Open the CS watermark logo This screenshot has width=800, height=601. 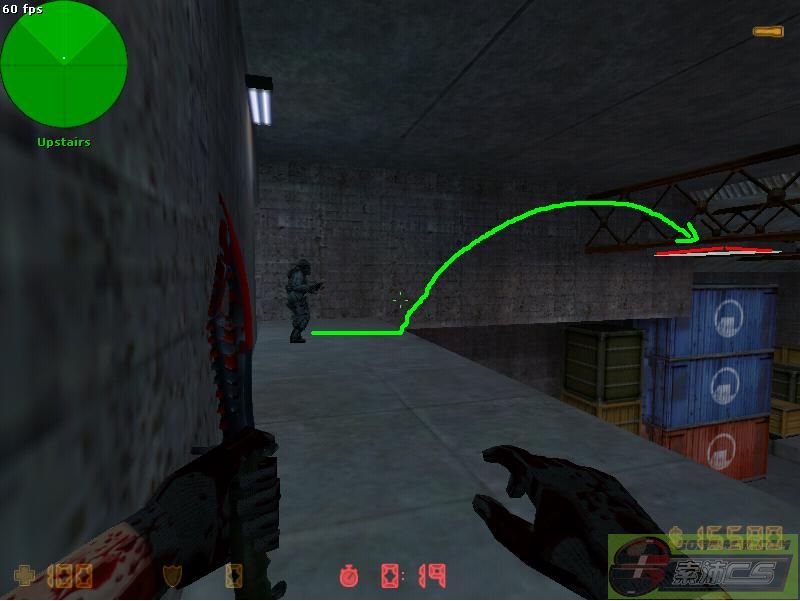tap(703, 567)
